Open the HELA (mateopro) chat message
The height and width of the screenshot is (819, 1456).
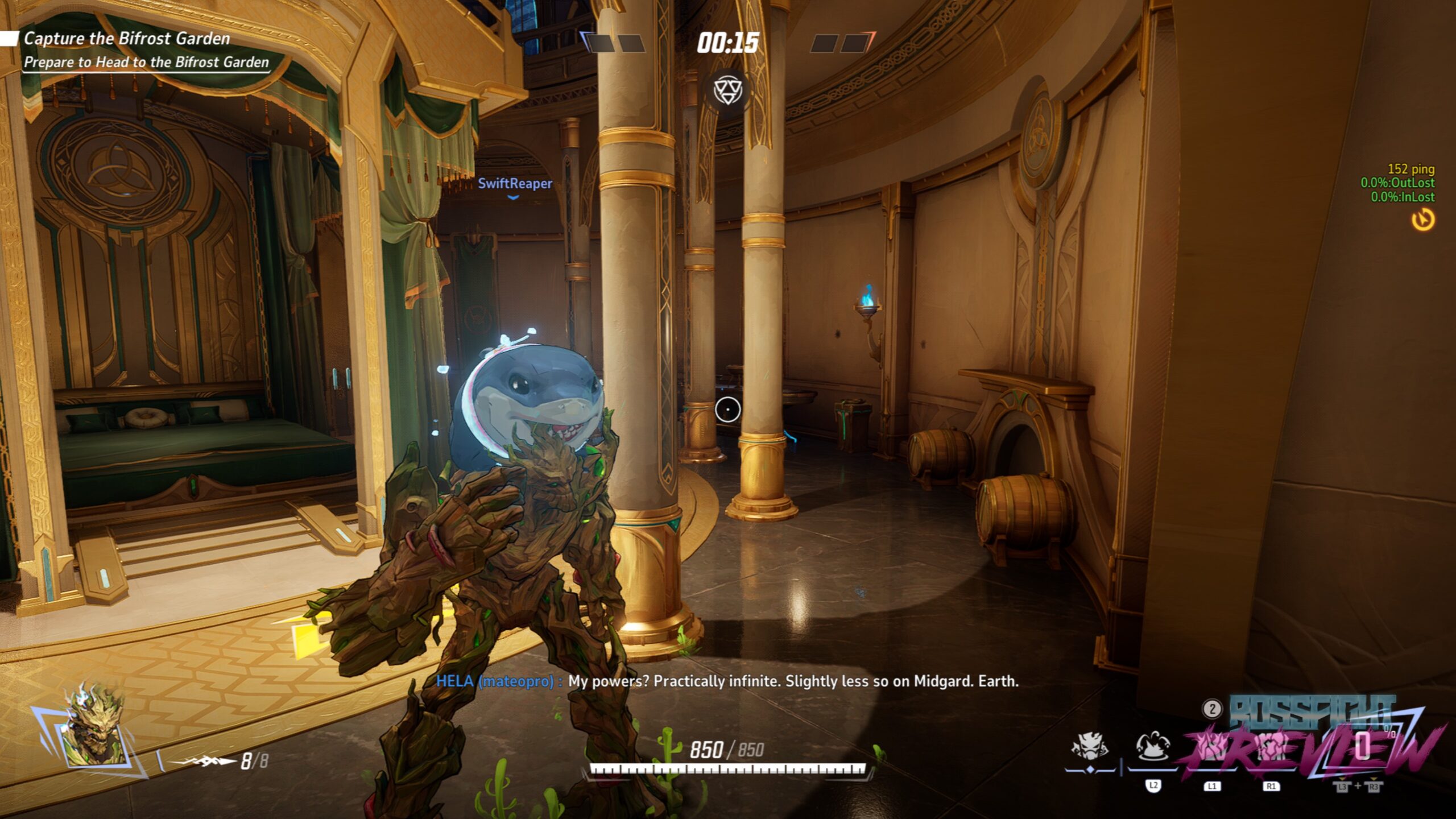pos(727,681)
